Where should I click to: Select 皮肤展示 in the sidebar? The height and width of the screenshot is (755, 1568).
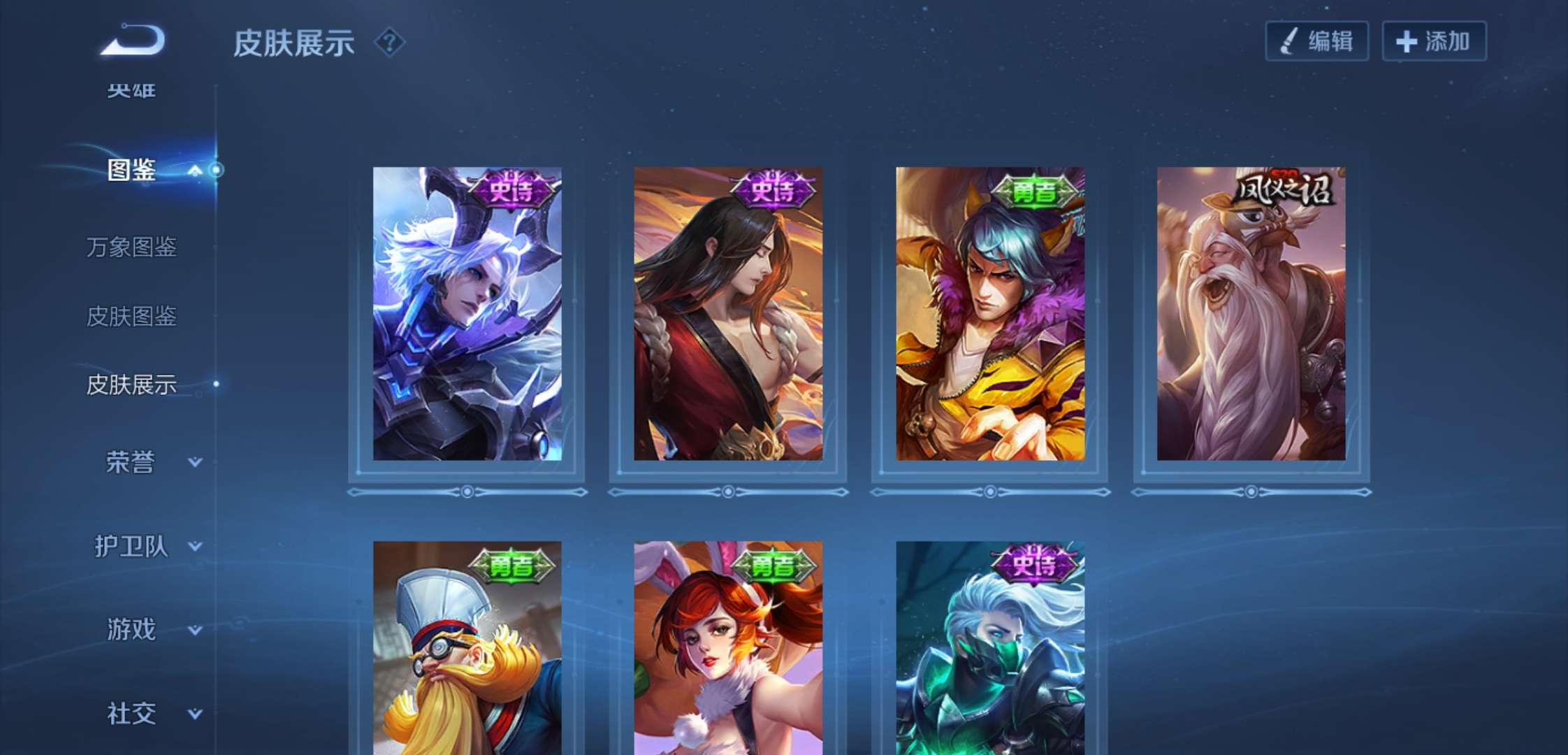coord(131,384)
